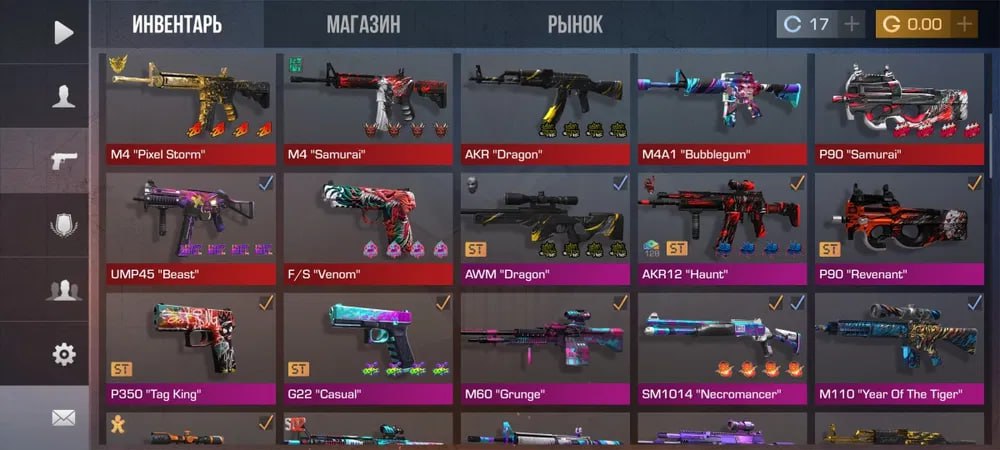
Task: Choose the AKR "Dragon" skin
Action: pyautogui.click(x=545, y=110)
